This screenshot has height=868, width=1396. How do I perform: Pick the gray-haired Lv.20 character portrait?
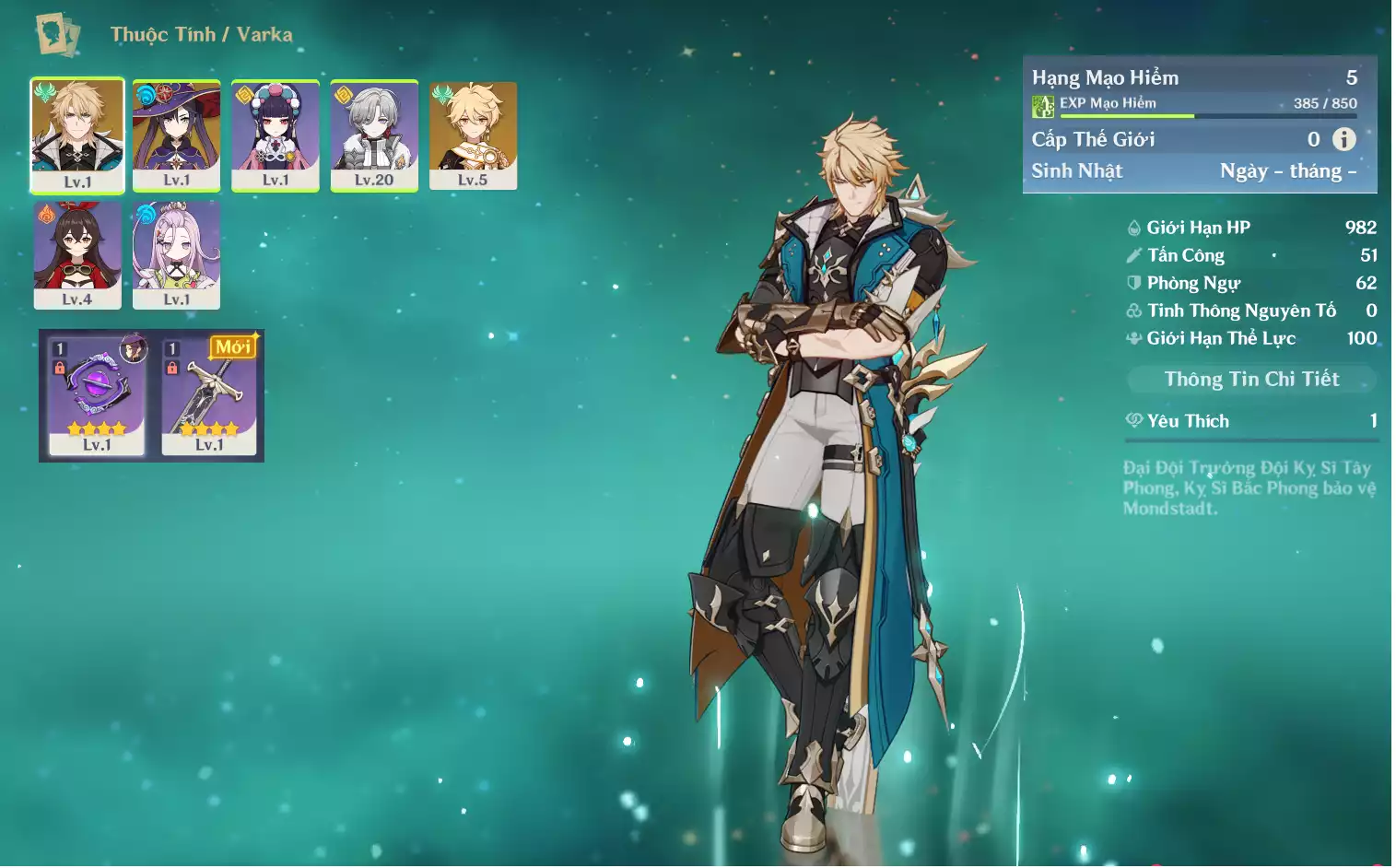[374, 135]
